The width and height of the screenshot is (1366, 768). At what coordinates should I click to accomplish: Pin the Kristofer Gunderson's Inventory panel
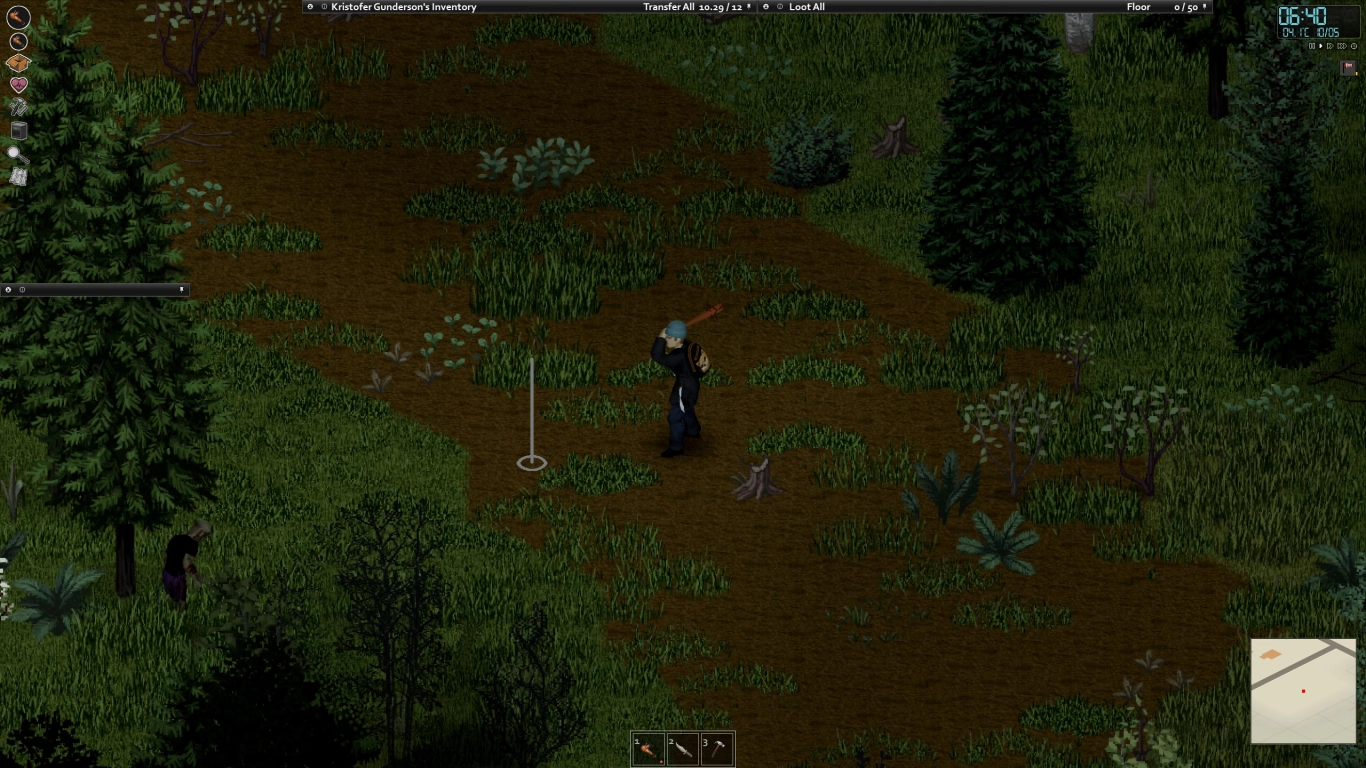pos(325,7)
